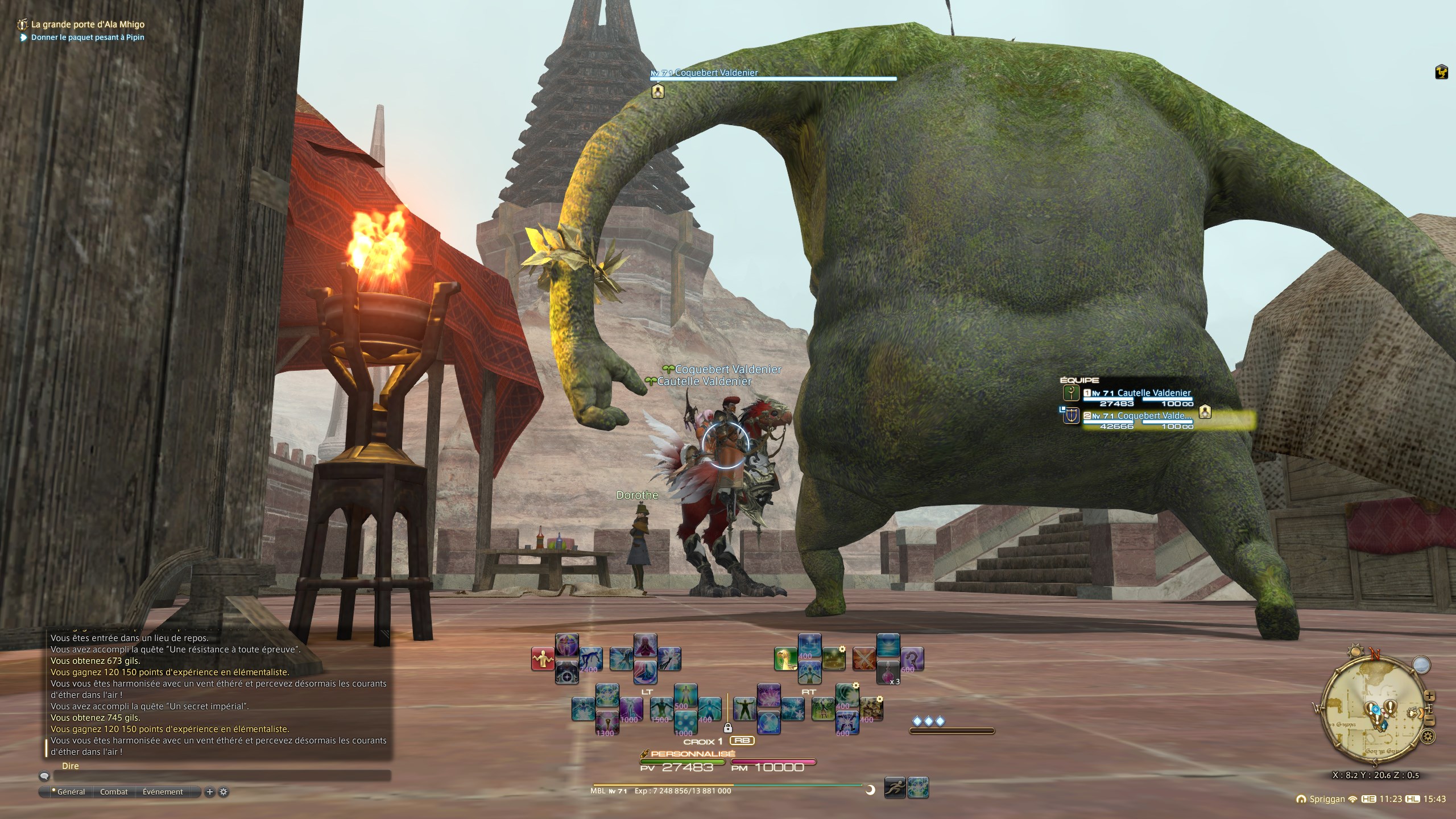Toggle the hotbar padlock icon
1456x819 pixels.
coord(727,727)
